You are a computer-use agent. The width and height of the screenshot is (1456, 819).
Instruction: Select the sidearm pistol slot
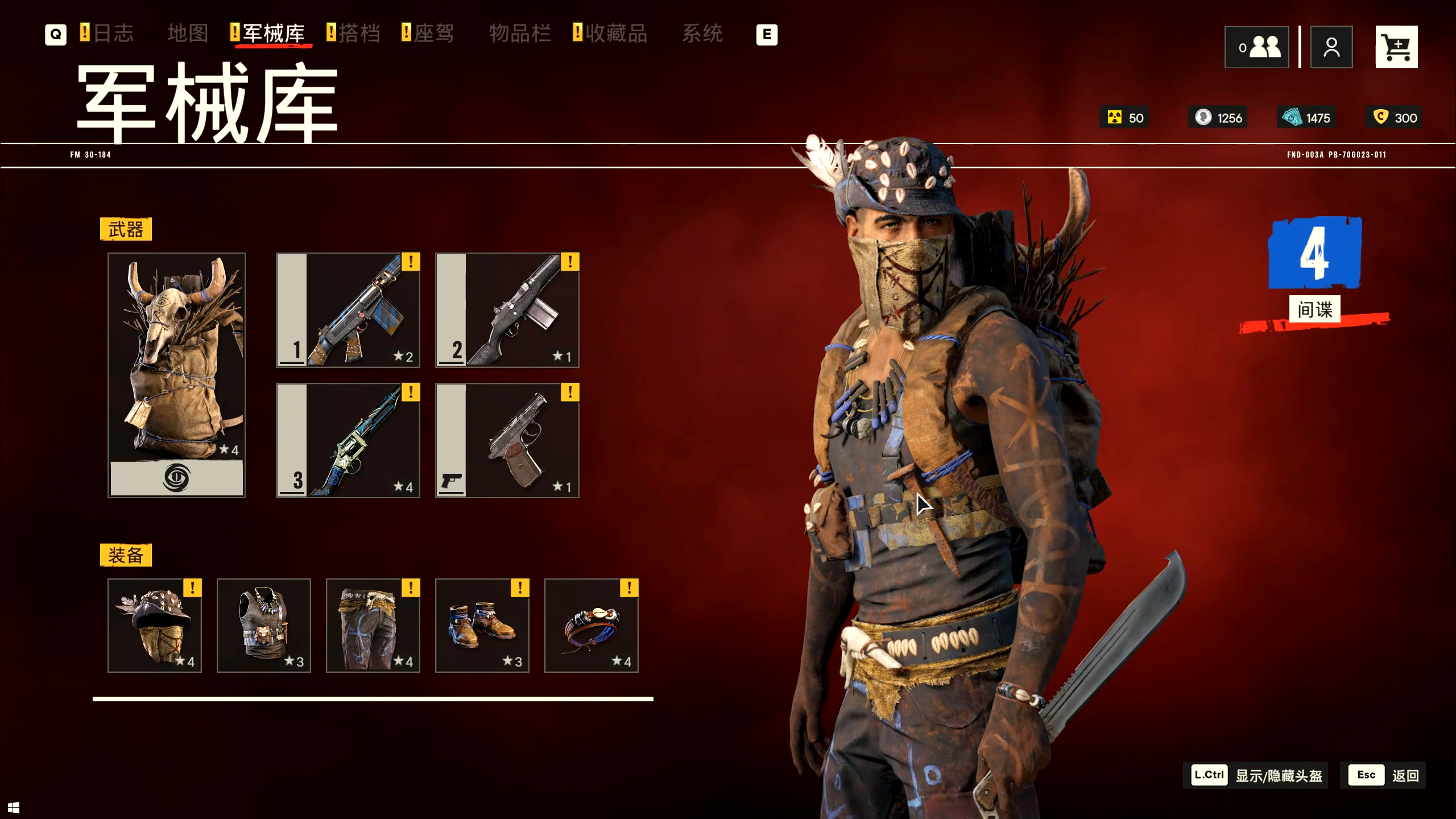(x=507, y=440)
